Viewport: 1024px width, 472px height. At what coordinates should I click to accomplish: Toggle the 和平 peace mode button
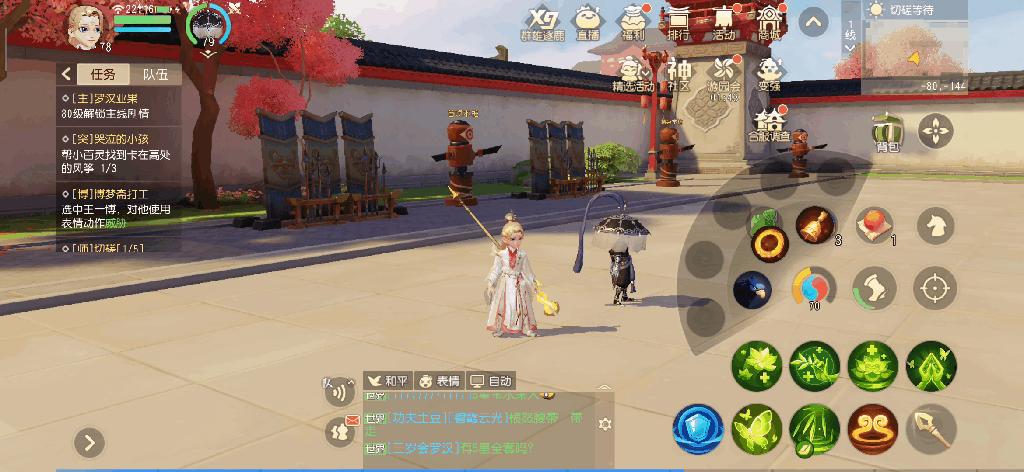coord(389,381)
